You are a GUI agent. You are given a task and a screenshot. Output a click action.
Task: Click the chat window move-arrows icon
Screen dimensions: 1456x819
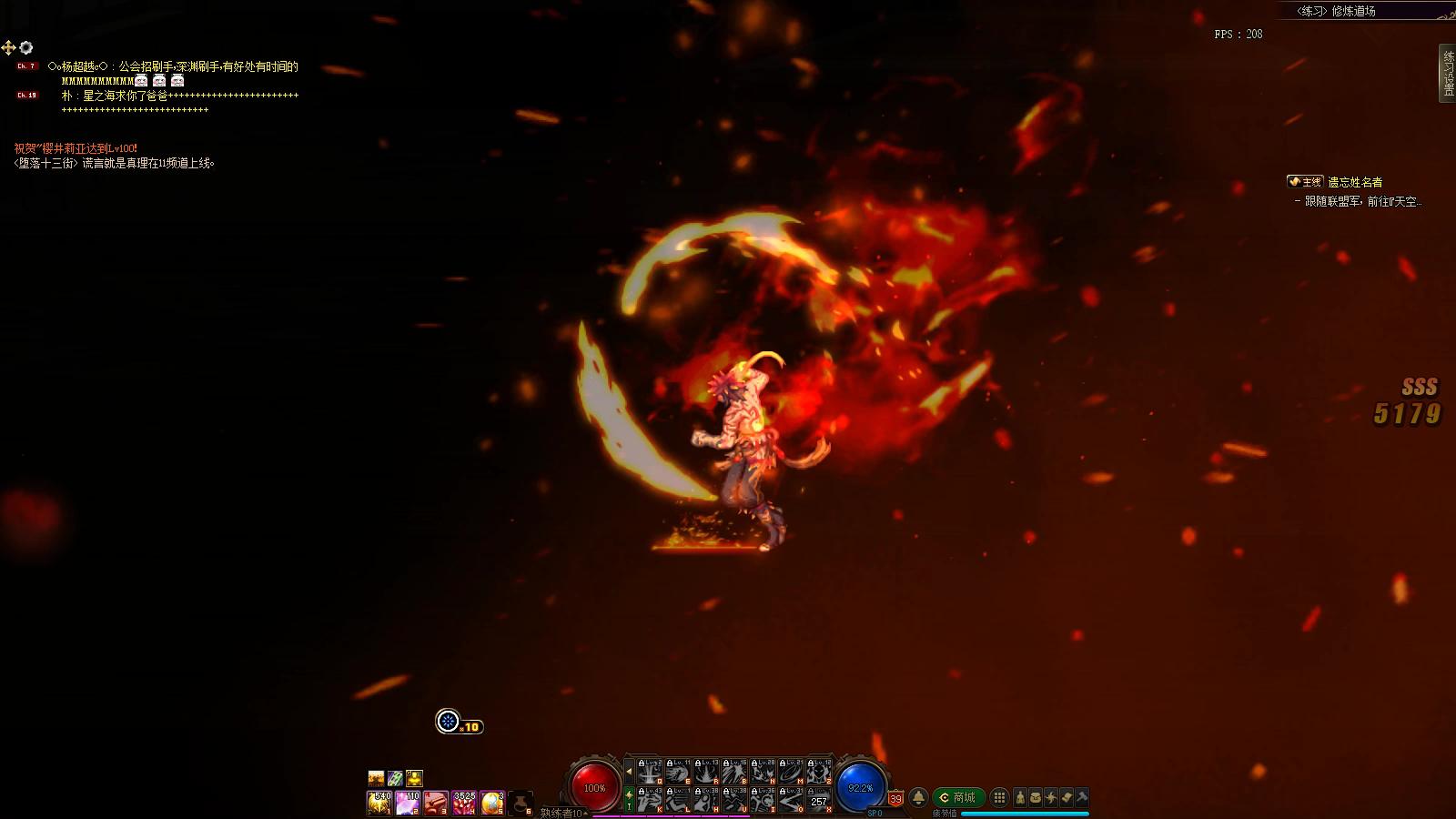[8, 47]
